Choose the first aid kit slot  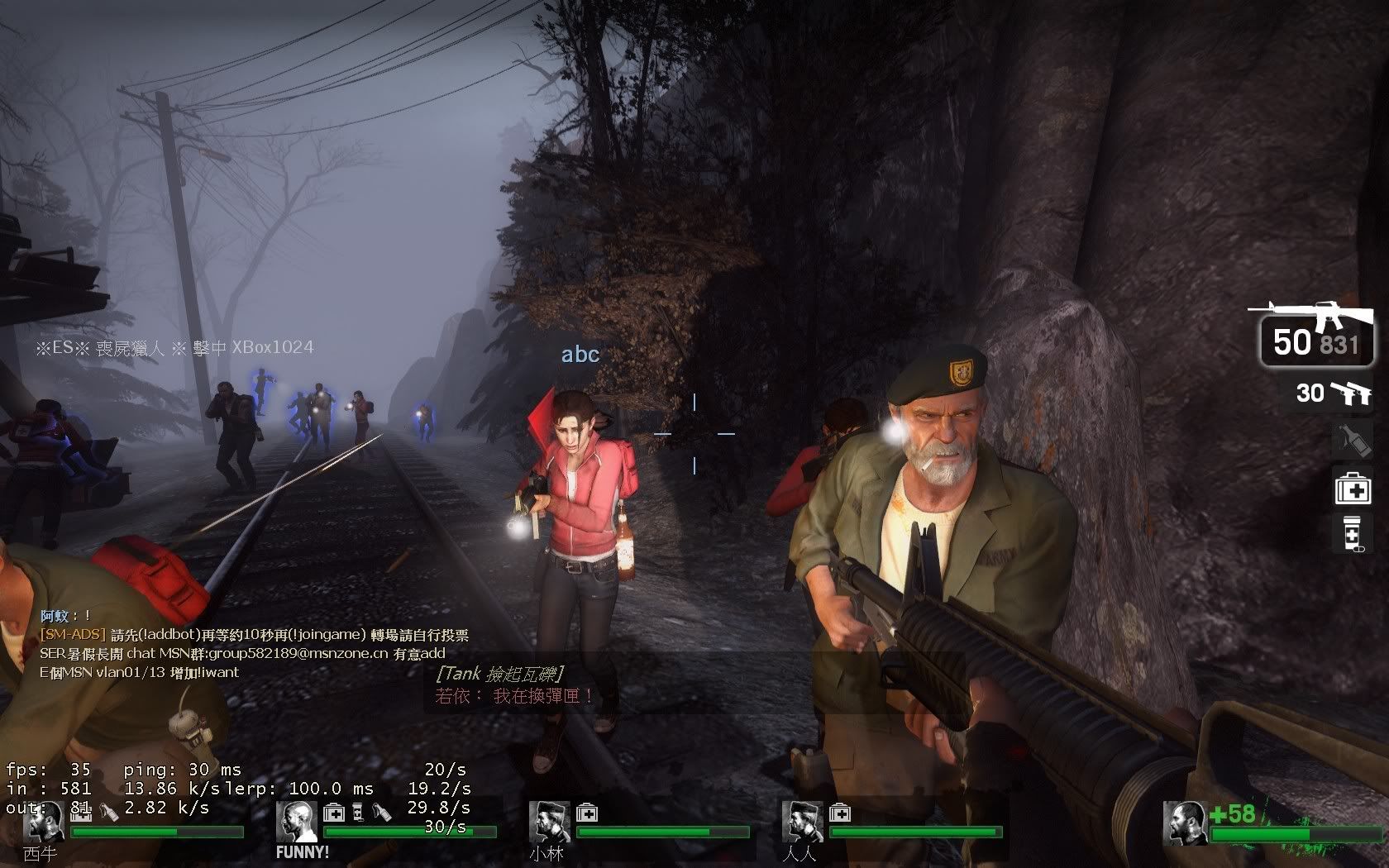[1353, 487]
